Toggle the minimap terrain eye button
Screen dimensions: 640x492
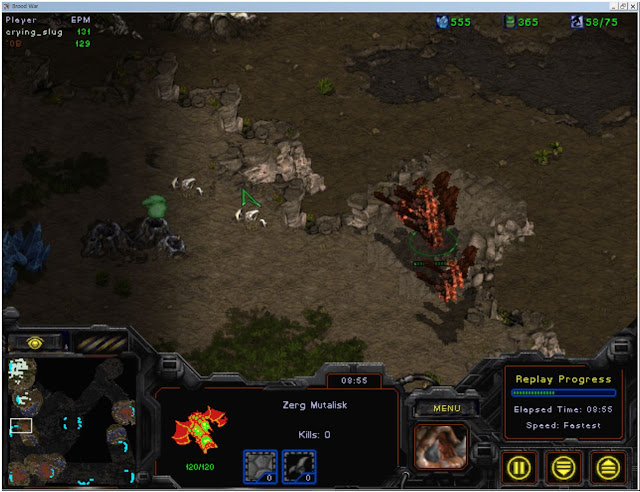click(x=35, y=342)
